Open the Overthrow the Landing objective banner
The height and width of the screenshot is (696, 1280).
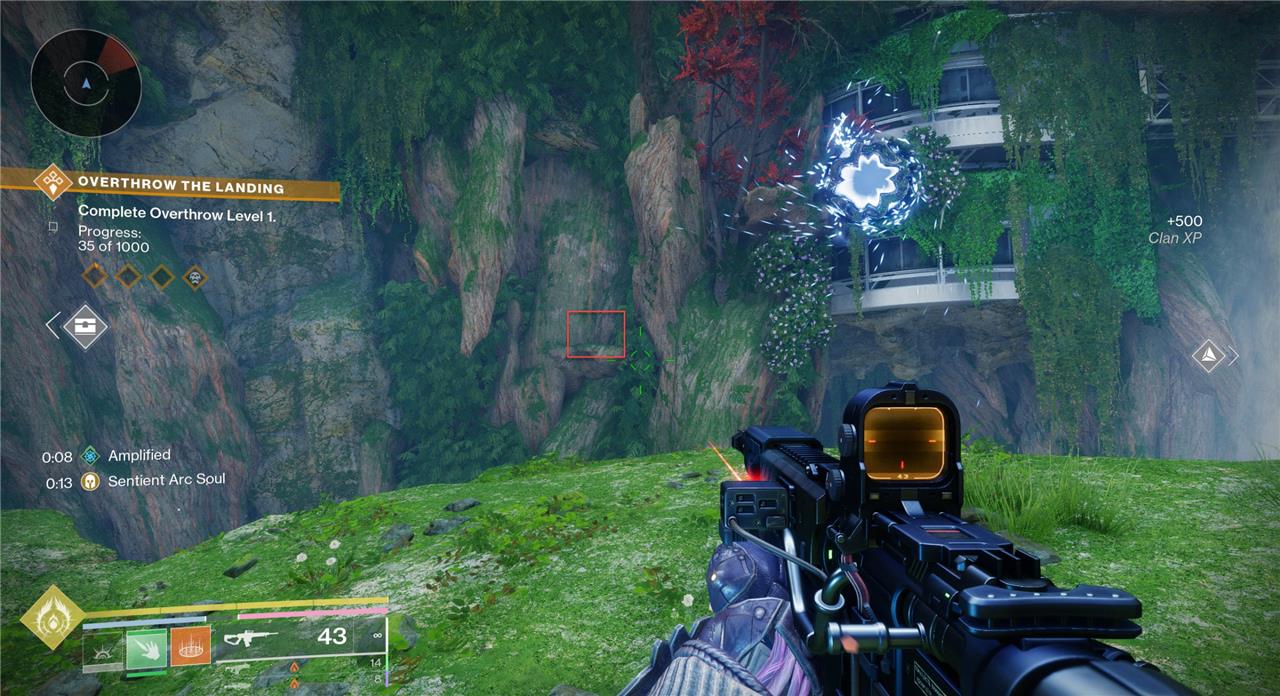click(x=180, y=187)
